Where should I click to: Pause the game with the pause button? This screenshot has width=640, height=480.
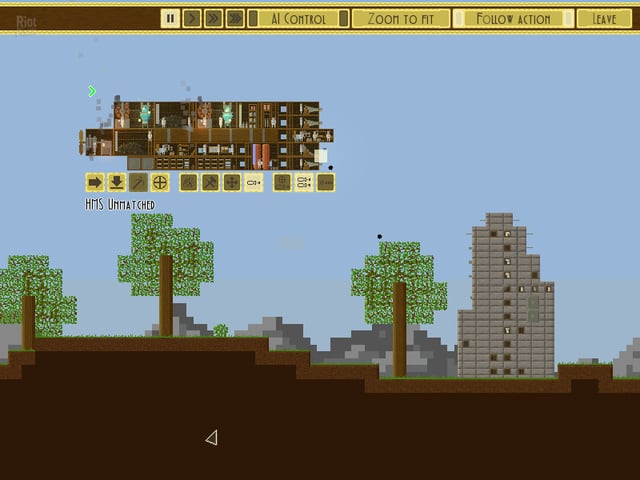170,18
